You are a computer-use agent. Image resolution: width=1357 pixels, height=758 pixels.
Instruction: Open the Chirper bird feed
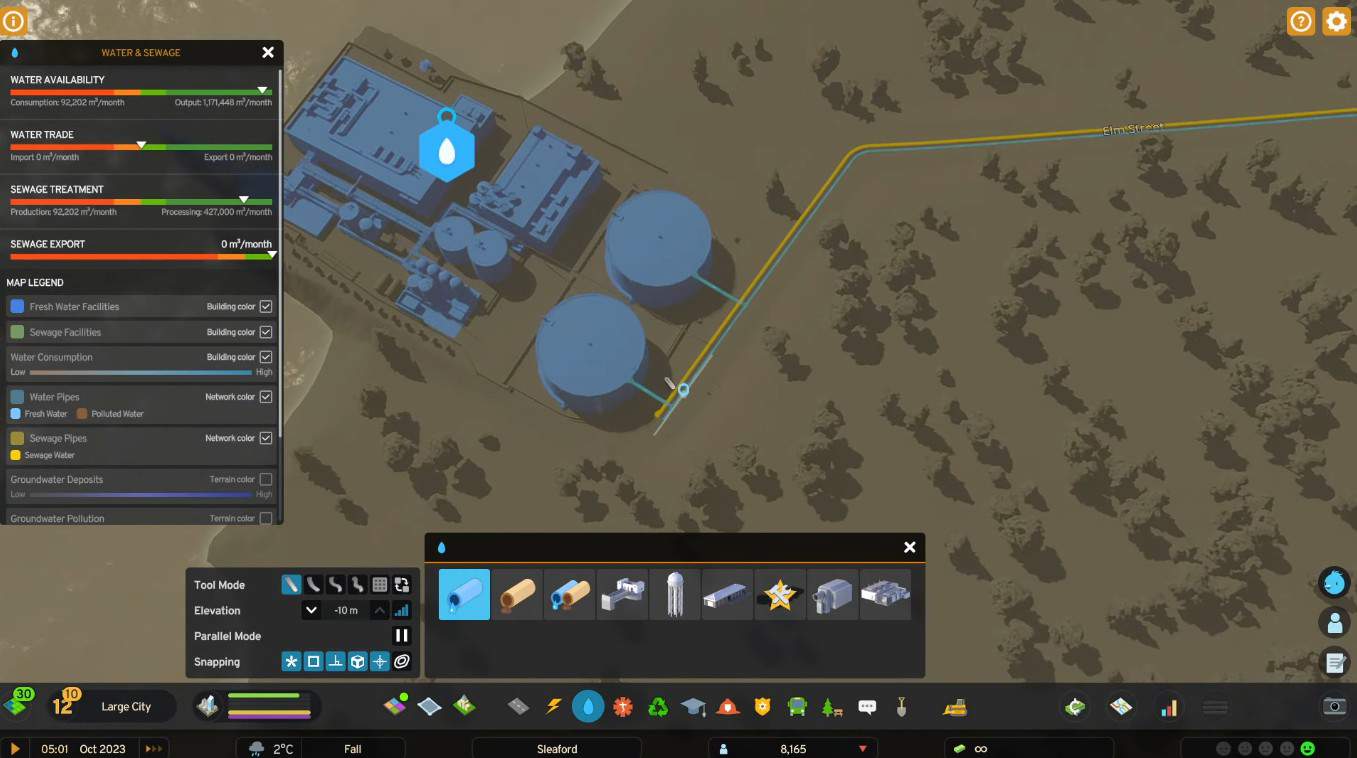click(1334, 581)
